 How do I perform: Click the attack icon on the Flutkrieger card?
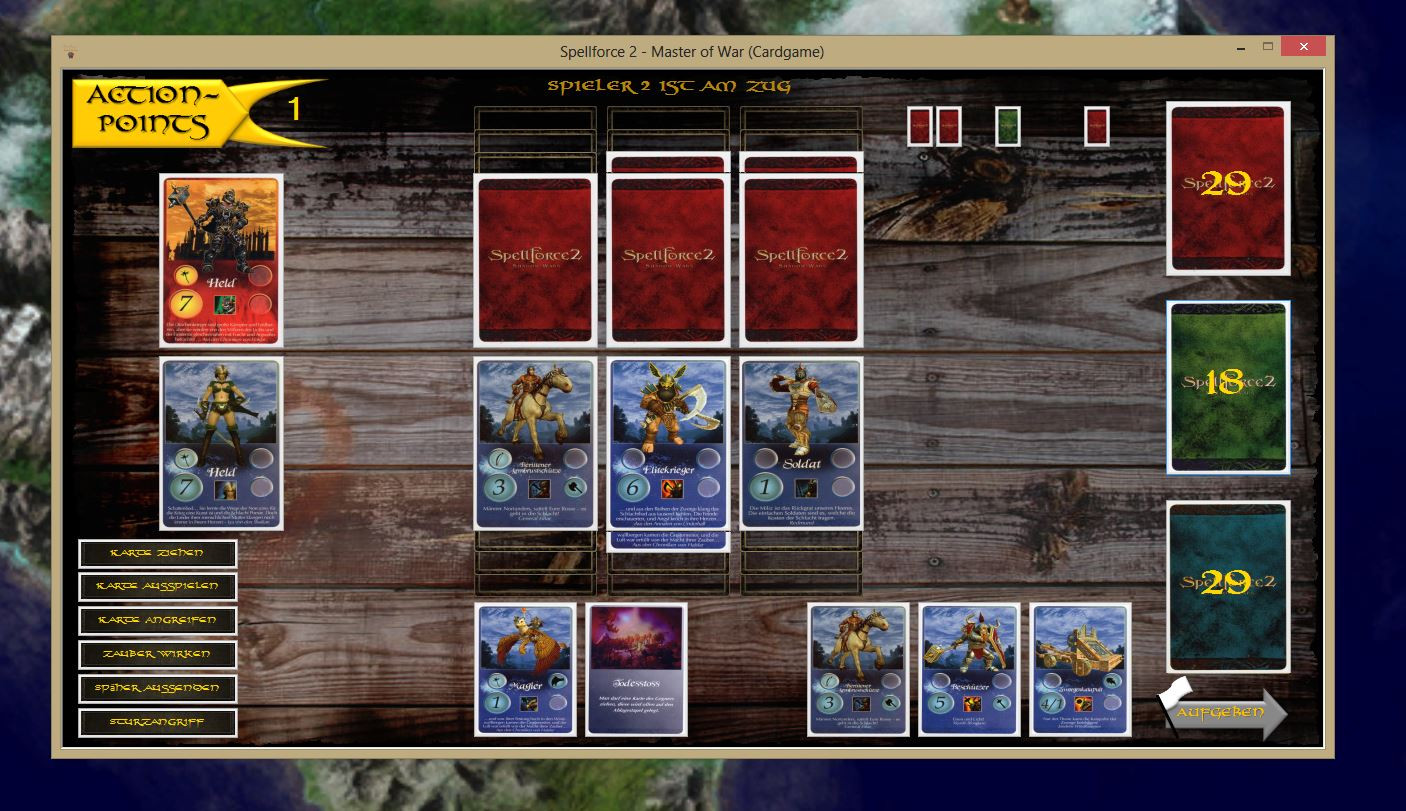coord(672,489)
